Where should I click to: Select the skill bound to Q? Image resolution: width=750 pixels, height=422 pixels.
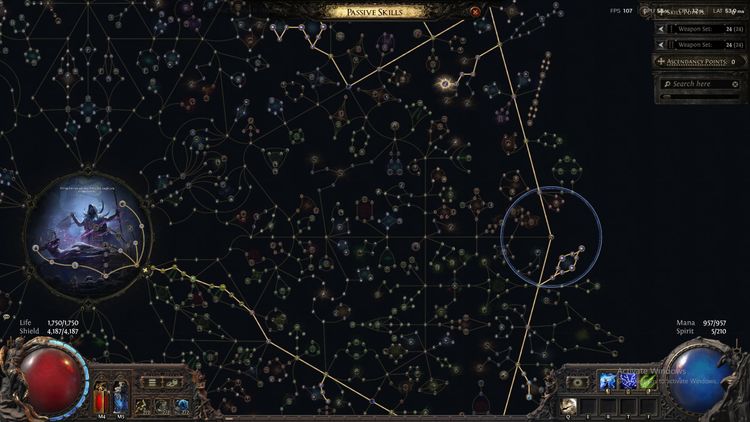point(570,404)
